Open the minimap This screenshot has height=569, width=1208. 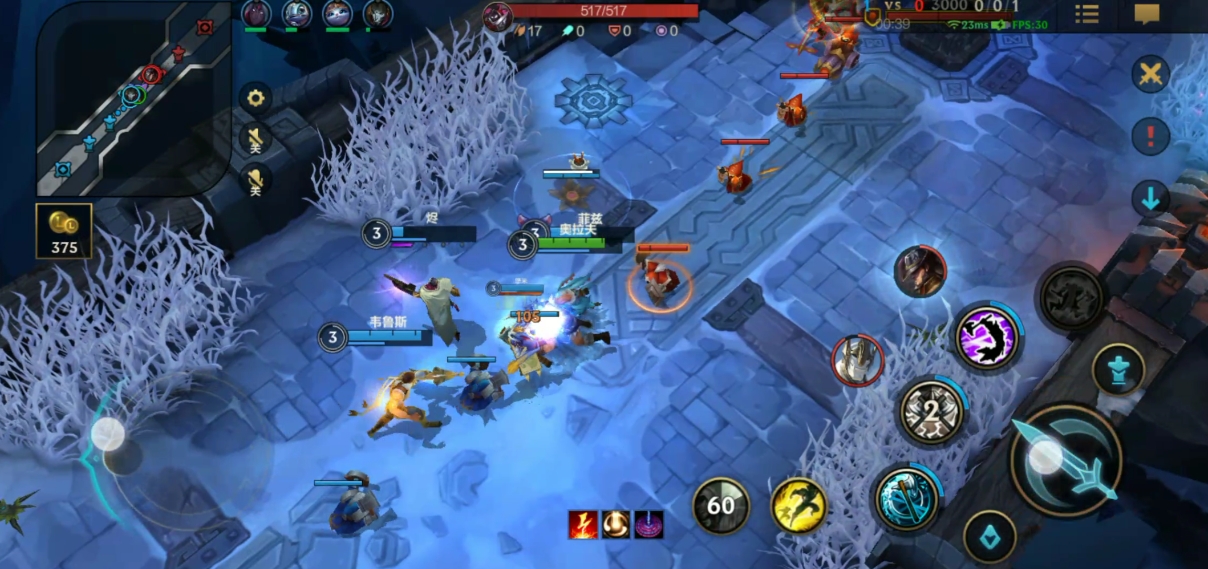[134, 97]
